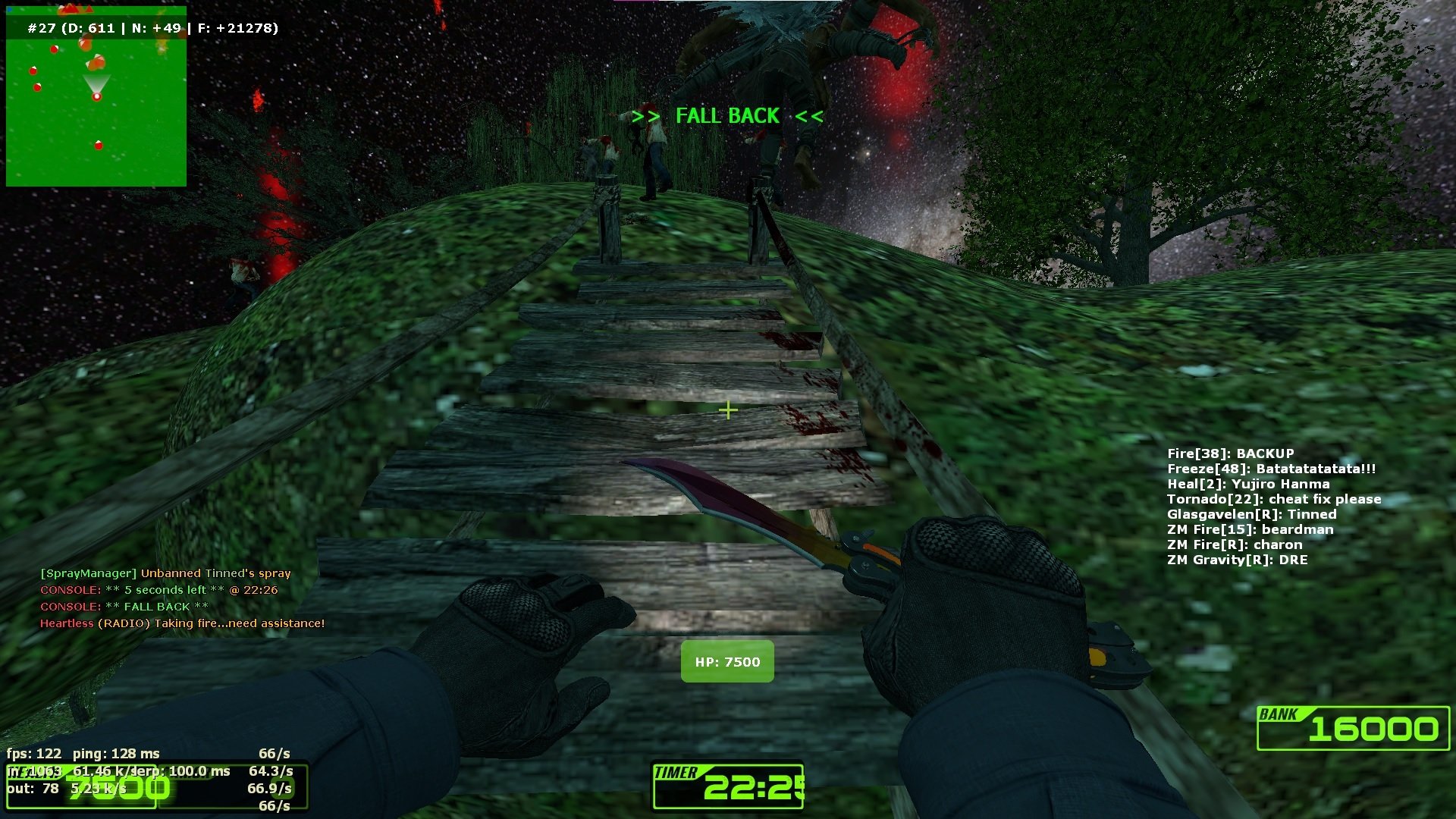Select the ZM Gravity row for DRE
Viewport: 1456px width, 819px height.
point(1237,560)
